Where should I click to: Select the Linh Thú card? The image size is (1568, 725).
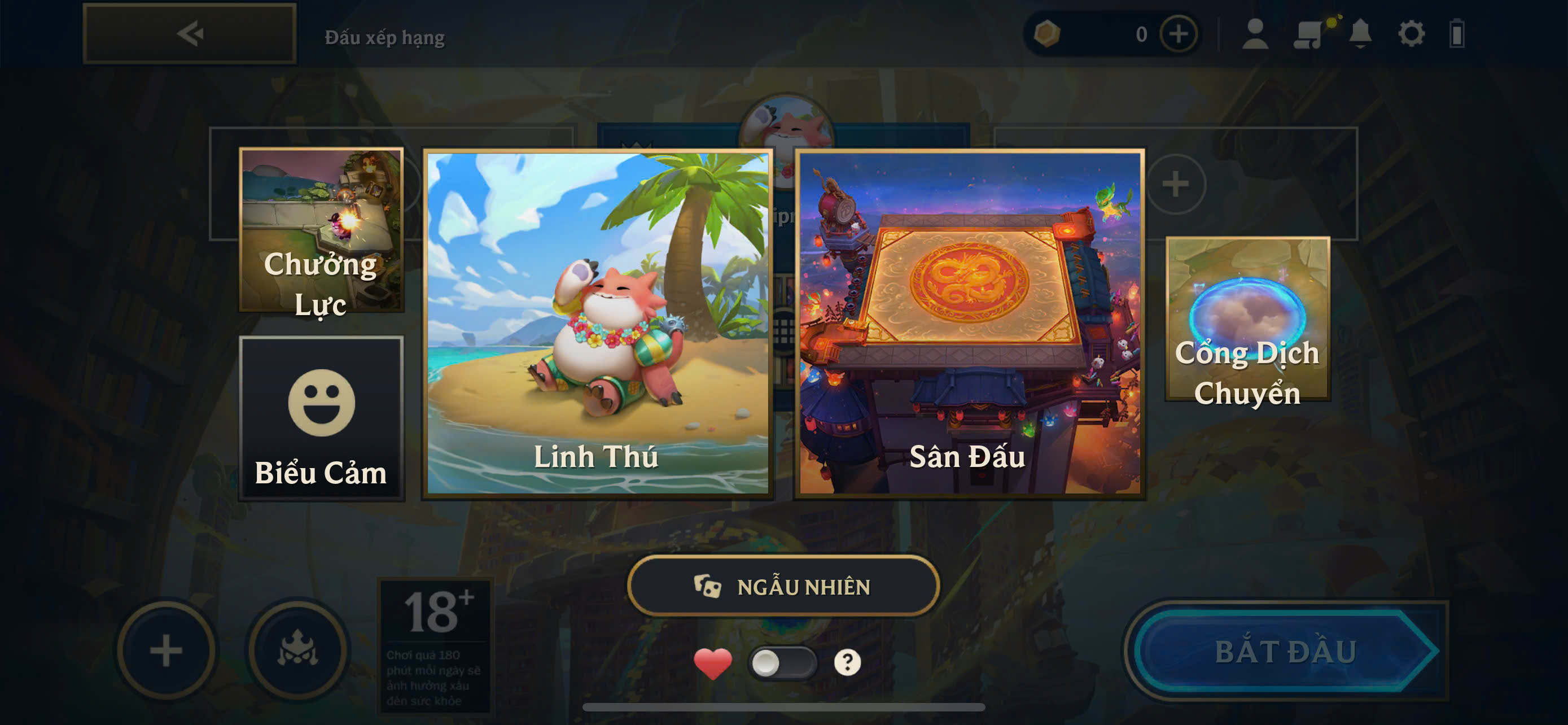(598, 323)
